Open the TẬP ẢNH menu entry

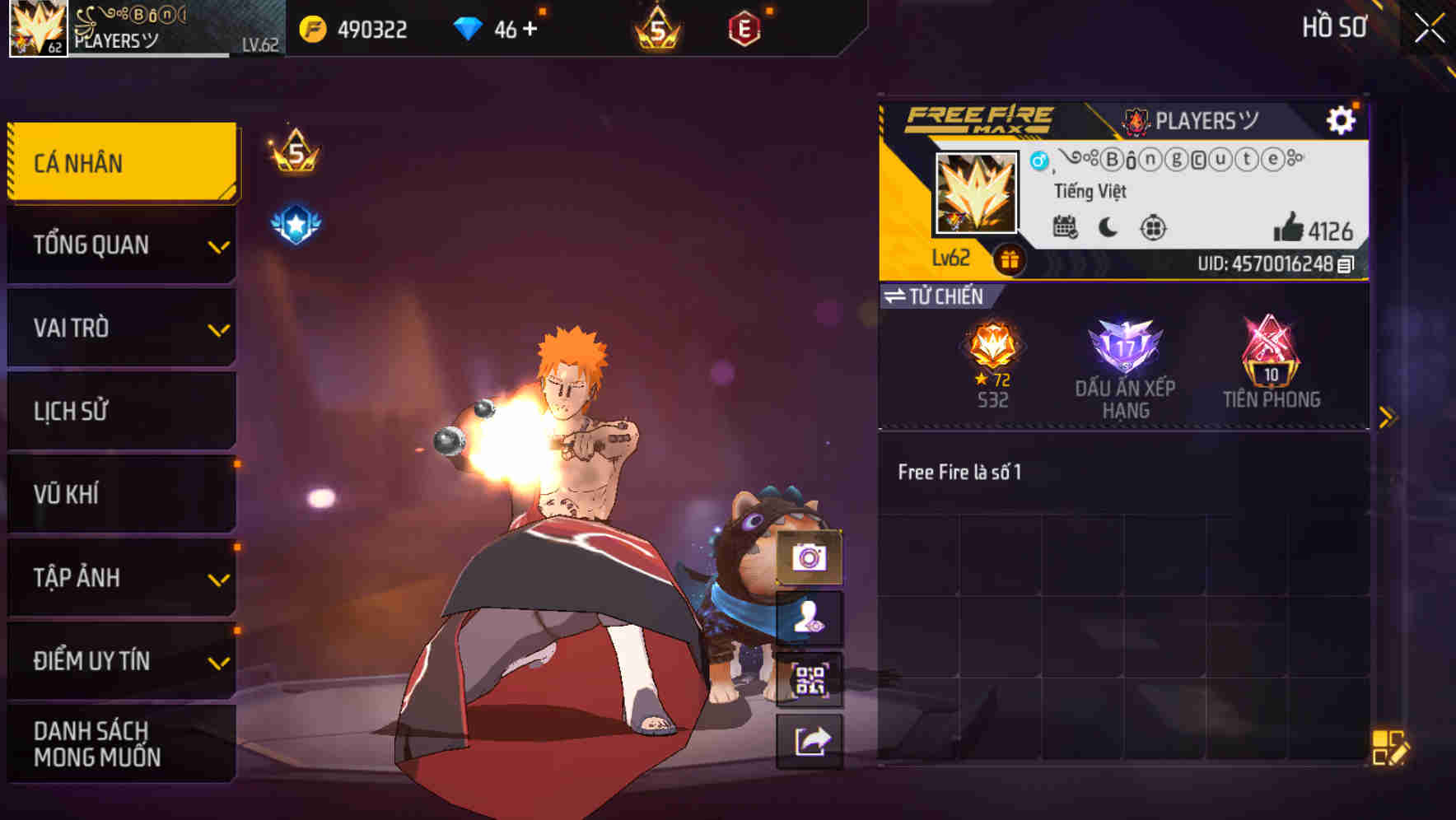(122, 578)
